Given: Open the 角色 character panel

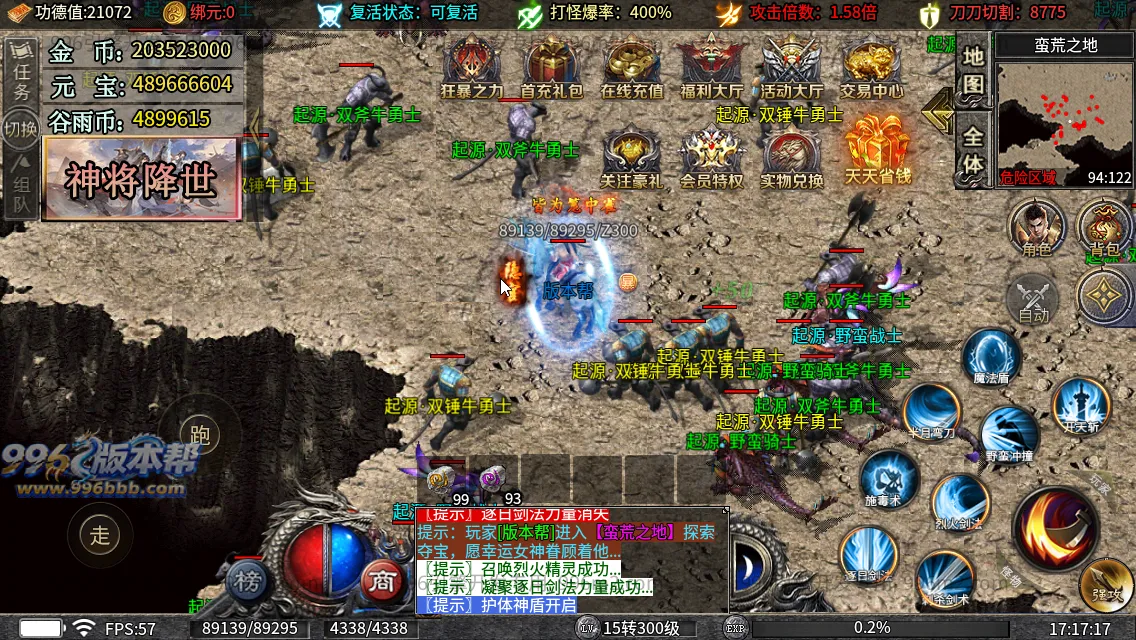Looking at the screenshot, I should click(x=1035, y=227).
